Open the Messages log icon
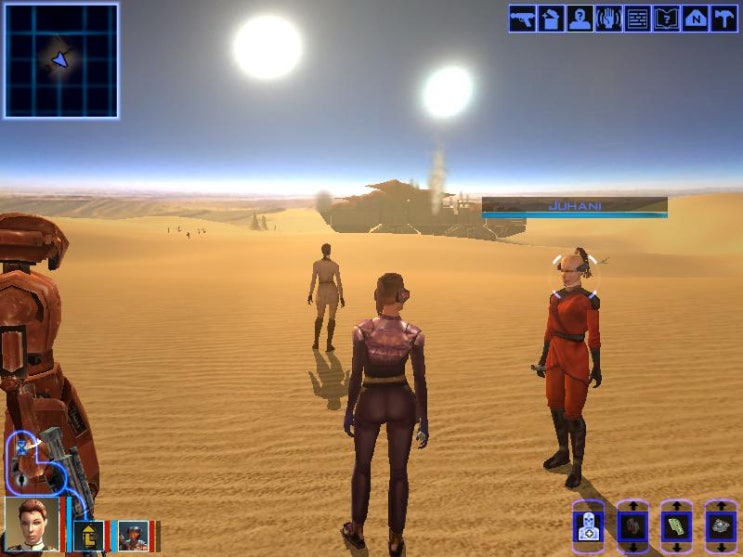This screenshot has height=557, width=743. point(638,18)
